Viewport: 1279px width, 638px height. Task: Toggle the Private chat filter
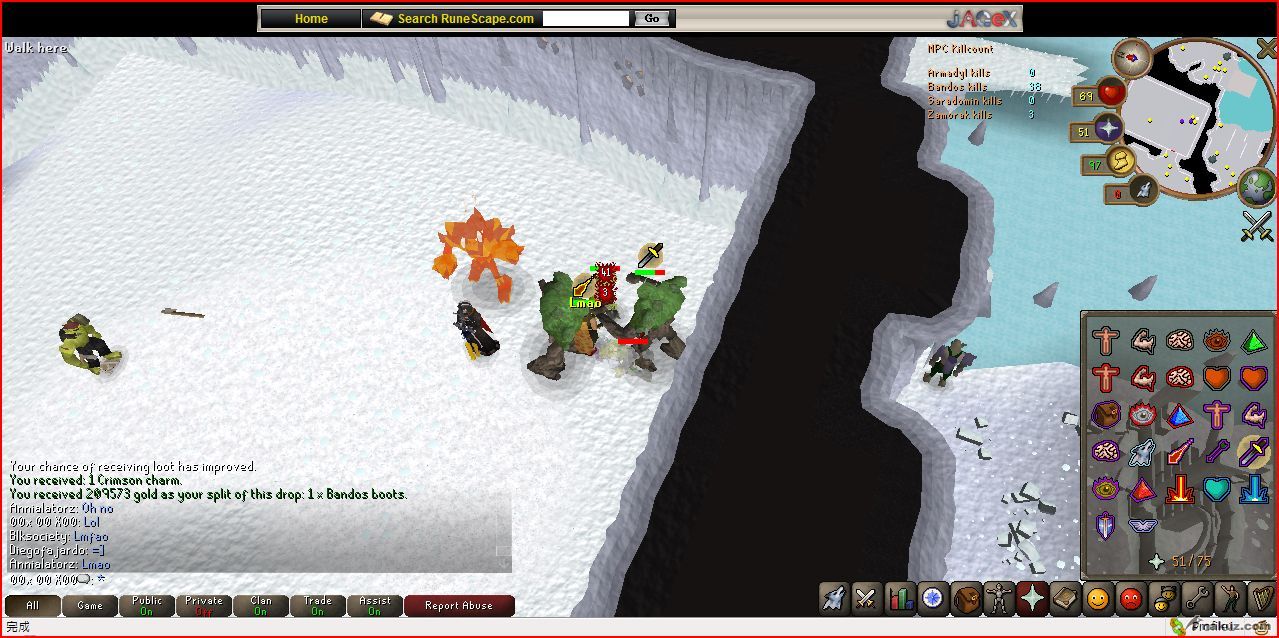coord(203,605)
